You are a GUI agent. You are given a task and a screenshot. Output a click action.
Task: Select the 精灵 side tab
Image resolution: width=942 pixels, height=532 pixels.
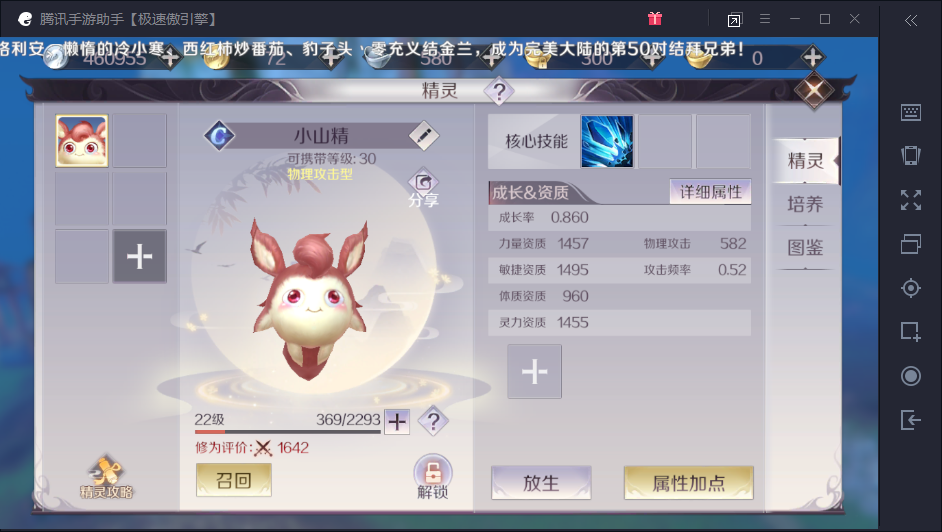tap(805, 161)
